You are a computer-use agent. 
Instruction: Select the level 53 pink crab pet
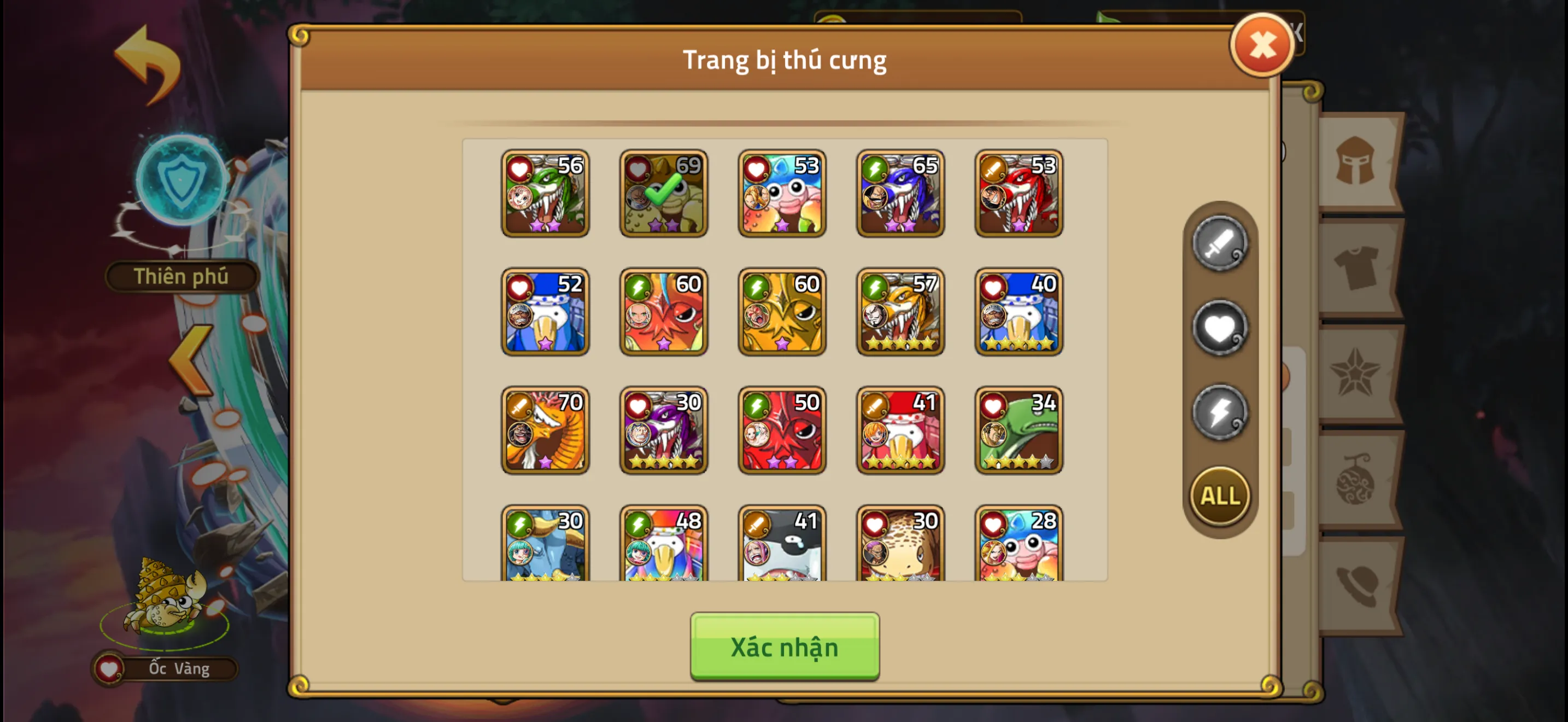pyautogui.click(x=782, y=194)
